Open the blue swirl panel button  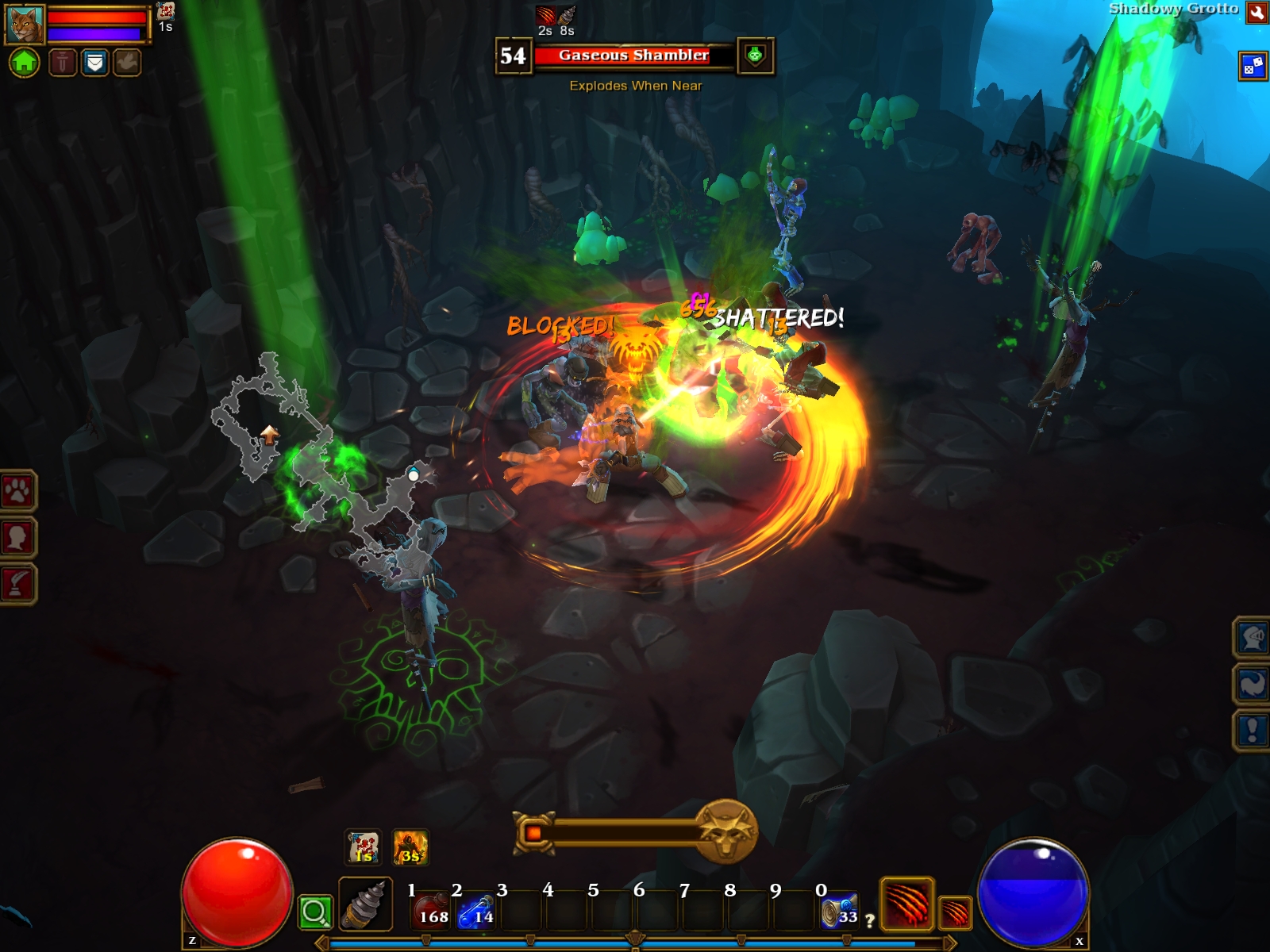coord(1252,683)
